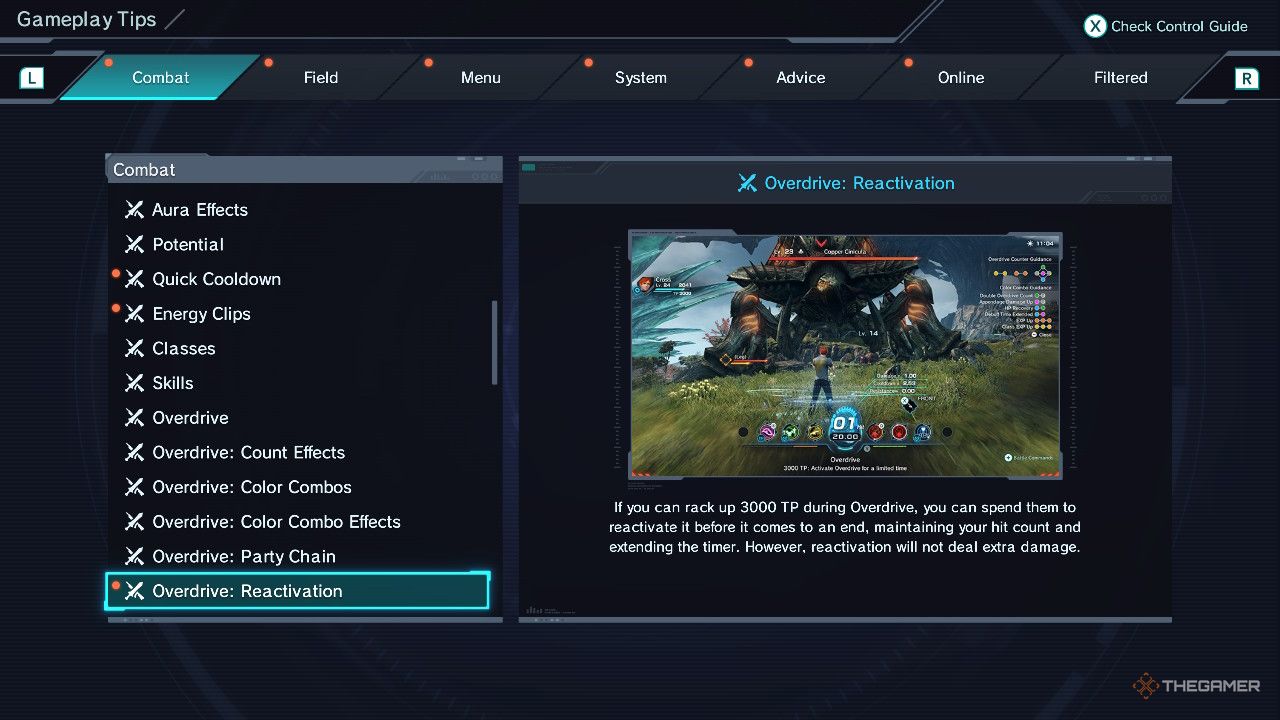Click the unread marker next to Energy Clips
Image resolution: width=1280 pixels, height=720 pixels.
[115, 307]
